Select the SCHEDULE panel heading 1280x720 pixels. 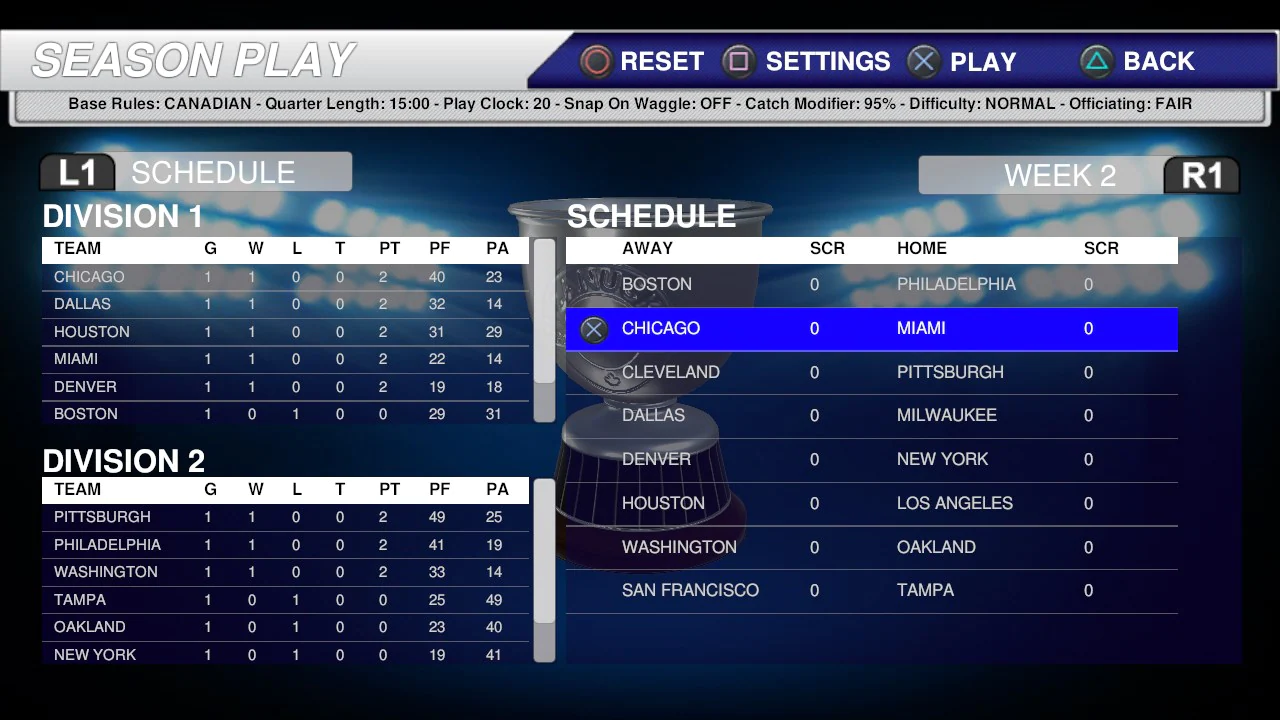tap(651, 216)
